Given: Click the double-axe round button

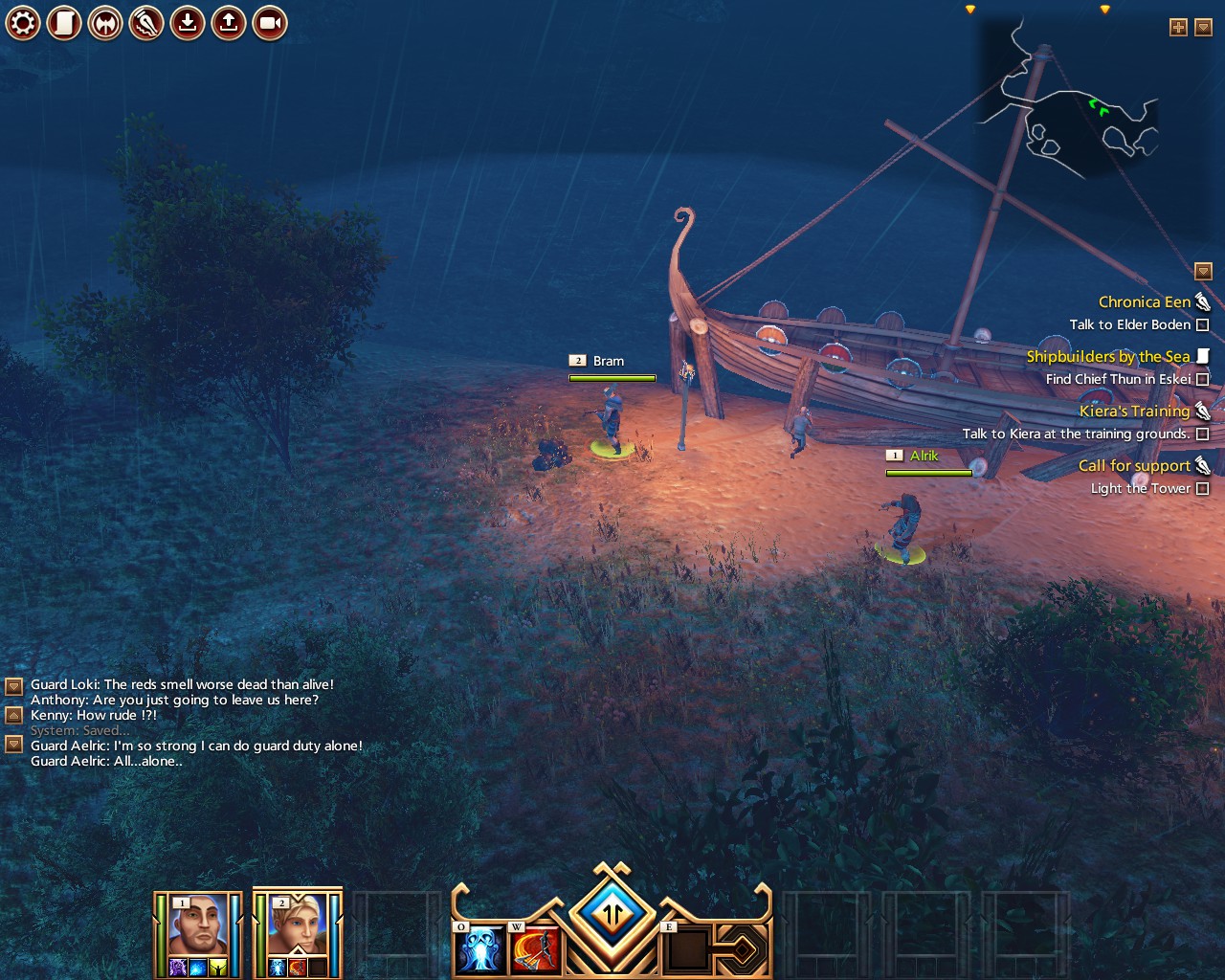Looking at the screenshot, I should pyautogui.click(x=105, y=23).
